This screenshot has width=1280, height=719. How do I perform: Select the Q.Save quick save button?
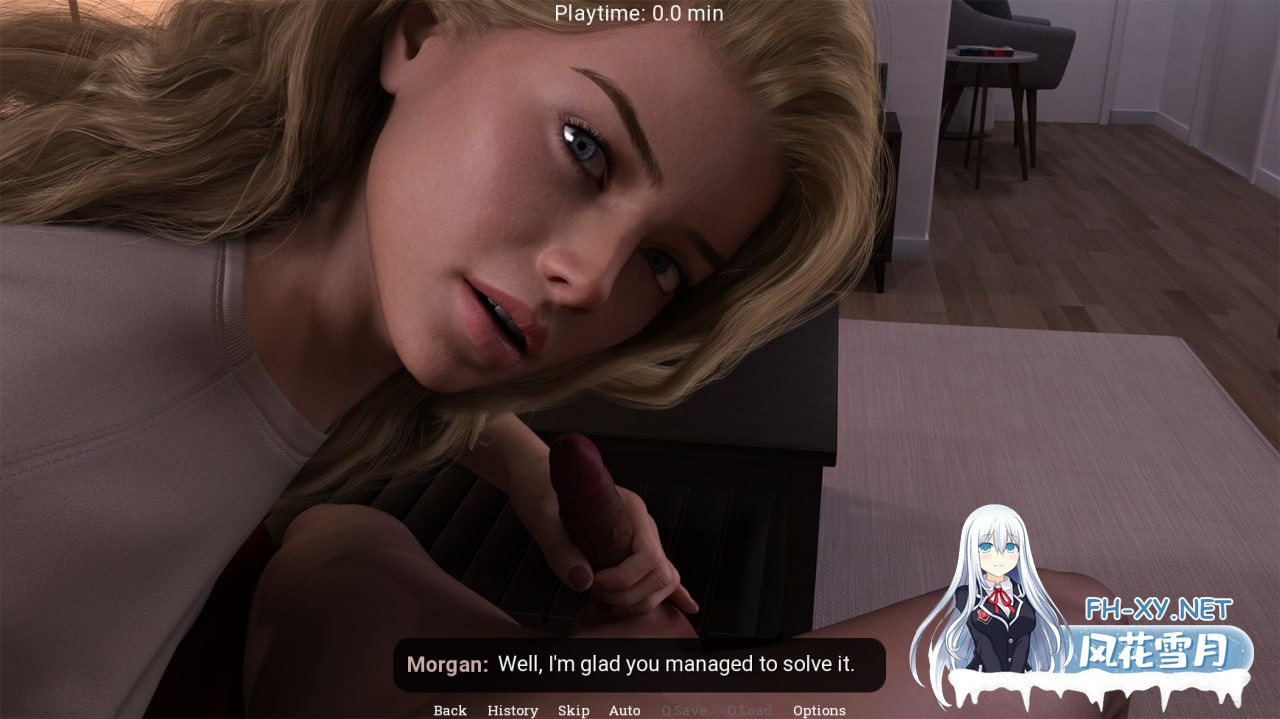point(684,710)
